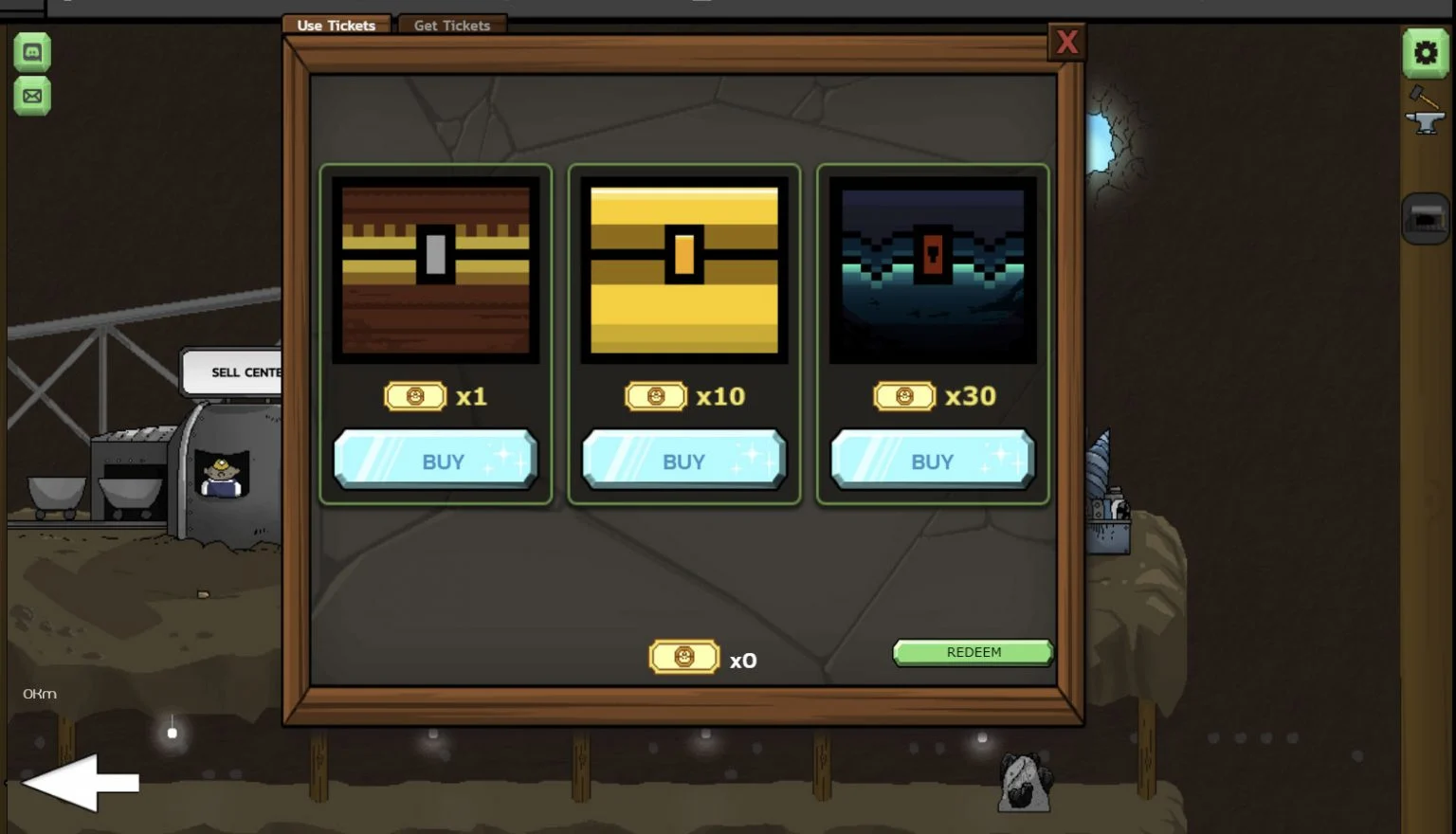Open the dark chest icon under the anvil
The image size is (1456, 834).
coord(1425,219)
